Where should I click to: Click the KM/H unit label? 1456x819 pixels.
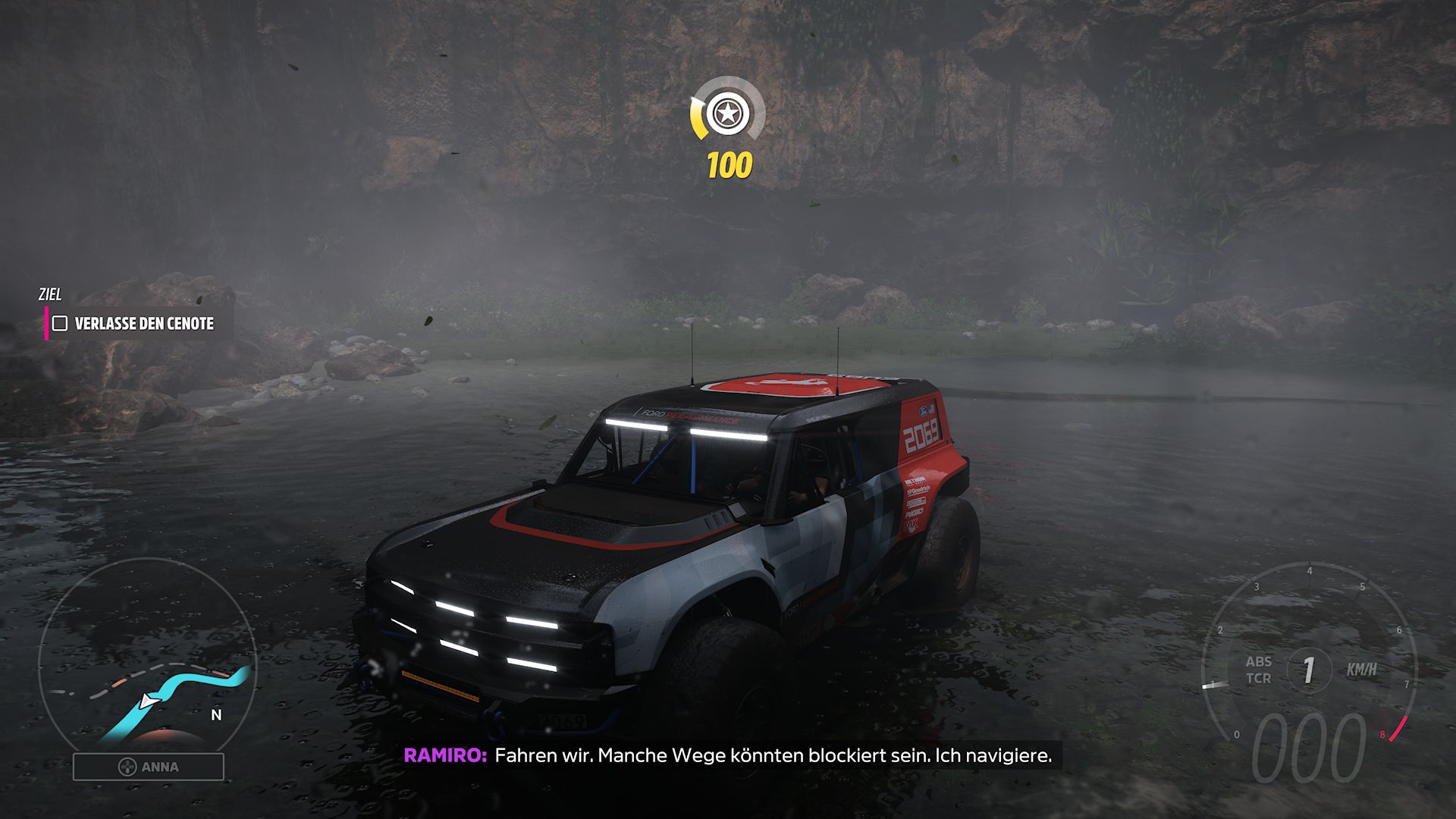point(1361,670)
